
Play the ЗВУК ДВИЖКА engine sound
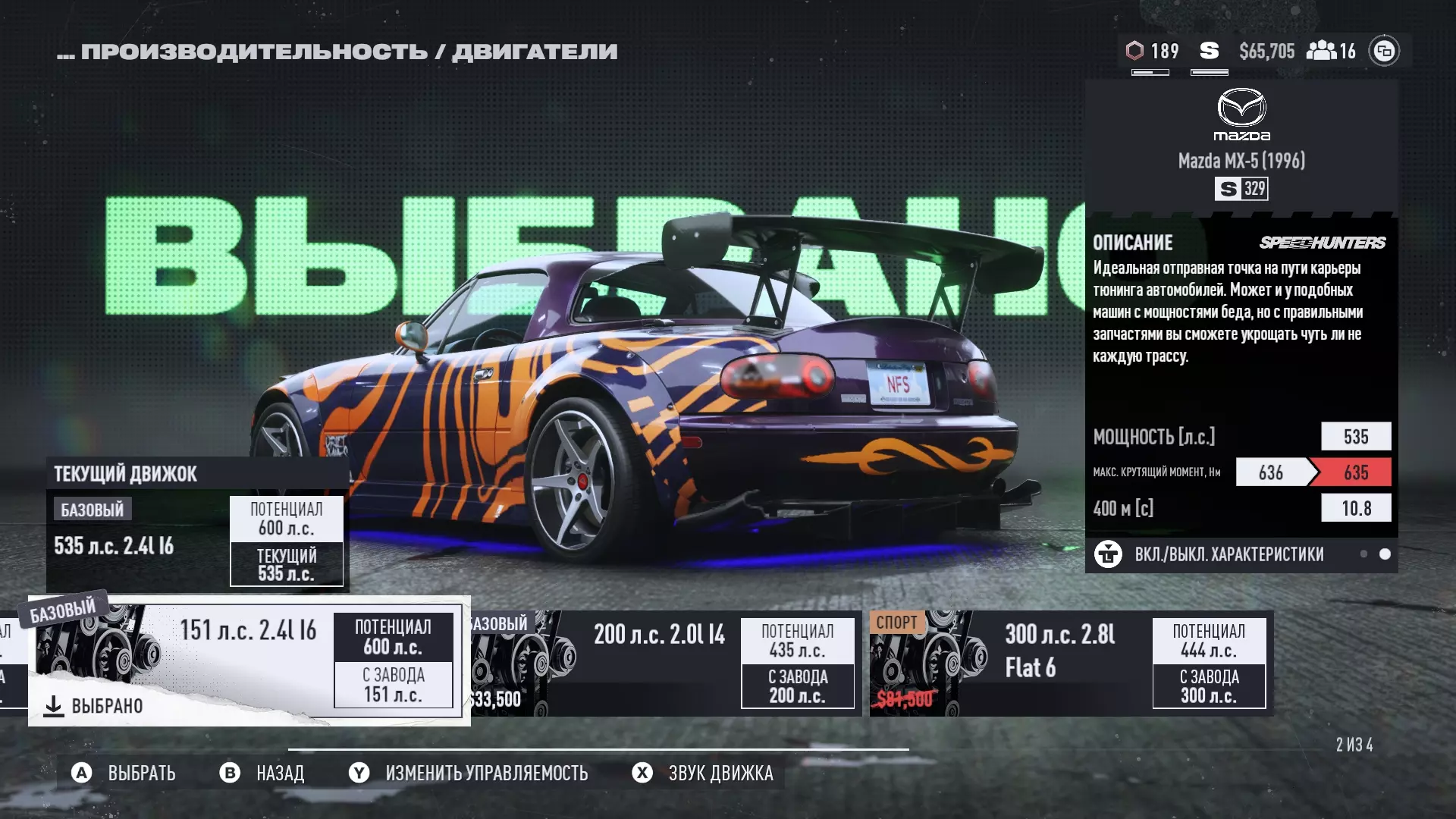(703, 773)
